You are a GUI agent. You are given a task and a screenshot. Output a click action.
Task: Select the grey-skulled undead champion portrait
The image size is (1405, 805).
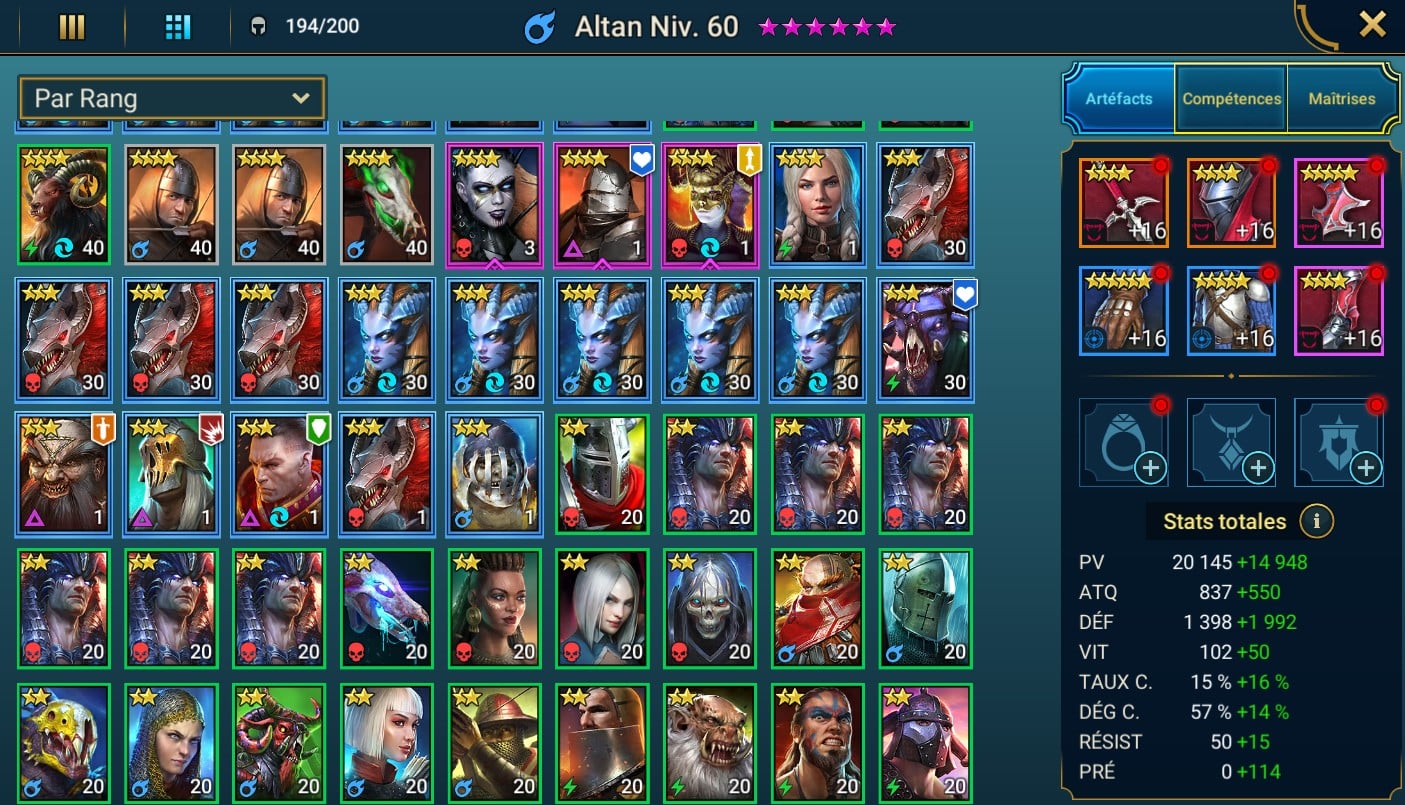pos(710,607)
